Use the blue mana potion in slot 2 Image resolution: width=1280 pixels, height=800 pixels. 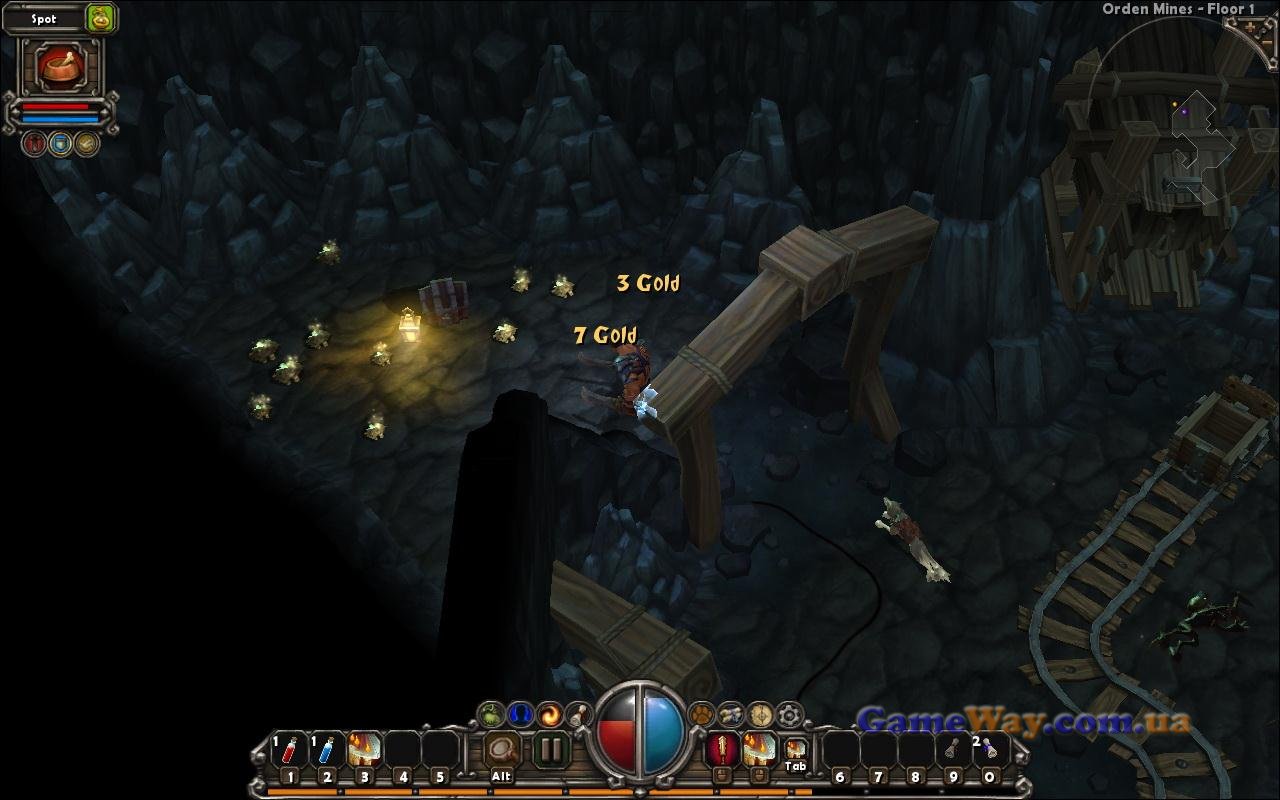327,750
